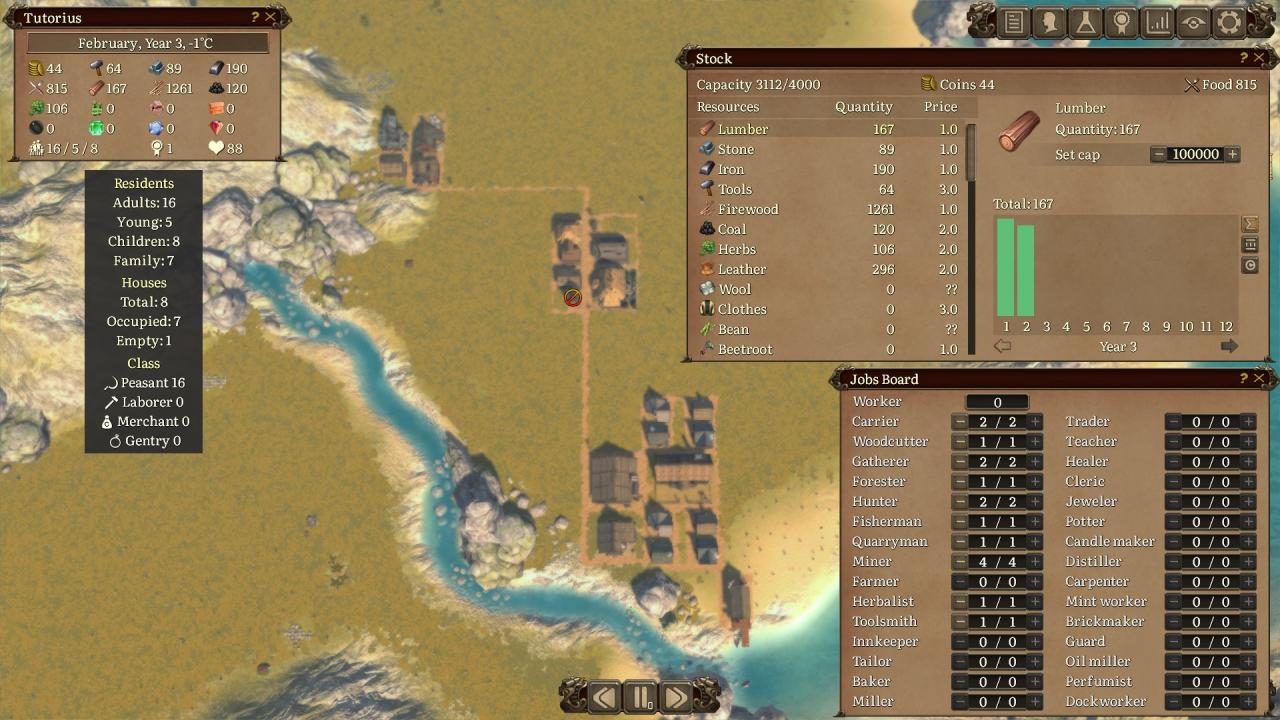Pause the game speed
Viewport: 1280px width, 720px height.
pyautogui.click(x=640, y=697)
